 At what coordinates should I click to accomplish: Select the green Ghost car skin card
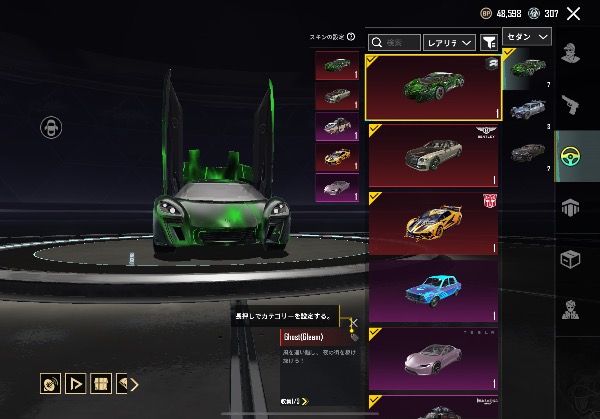[433, 86]
